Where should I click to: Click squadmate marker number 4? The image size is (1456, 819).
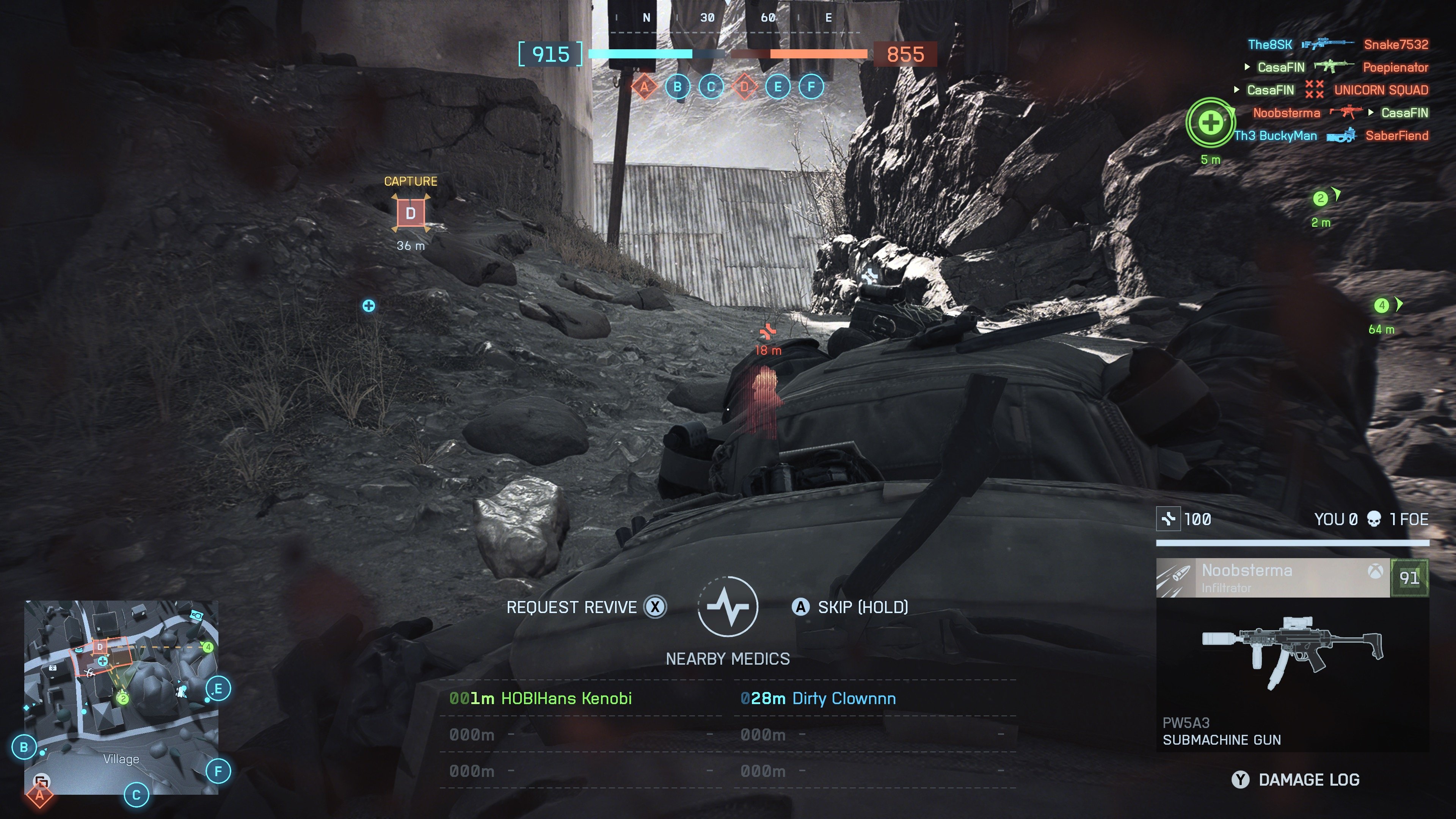[x=1381, y=306]
